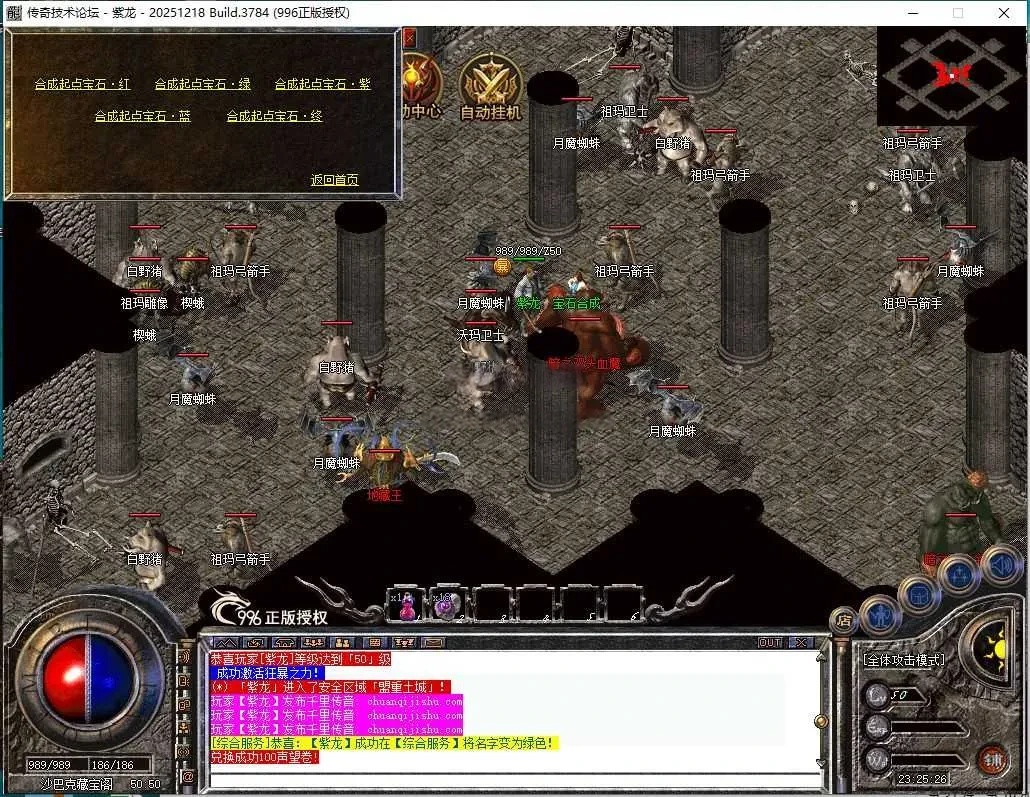1030x797 pixels.
Task: Select the 合成起点宝石·绿 option
Action: (202, 84)
